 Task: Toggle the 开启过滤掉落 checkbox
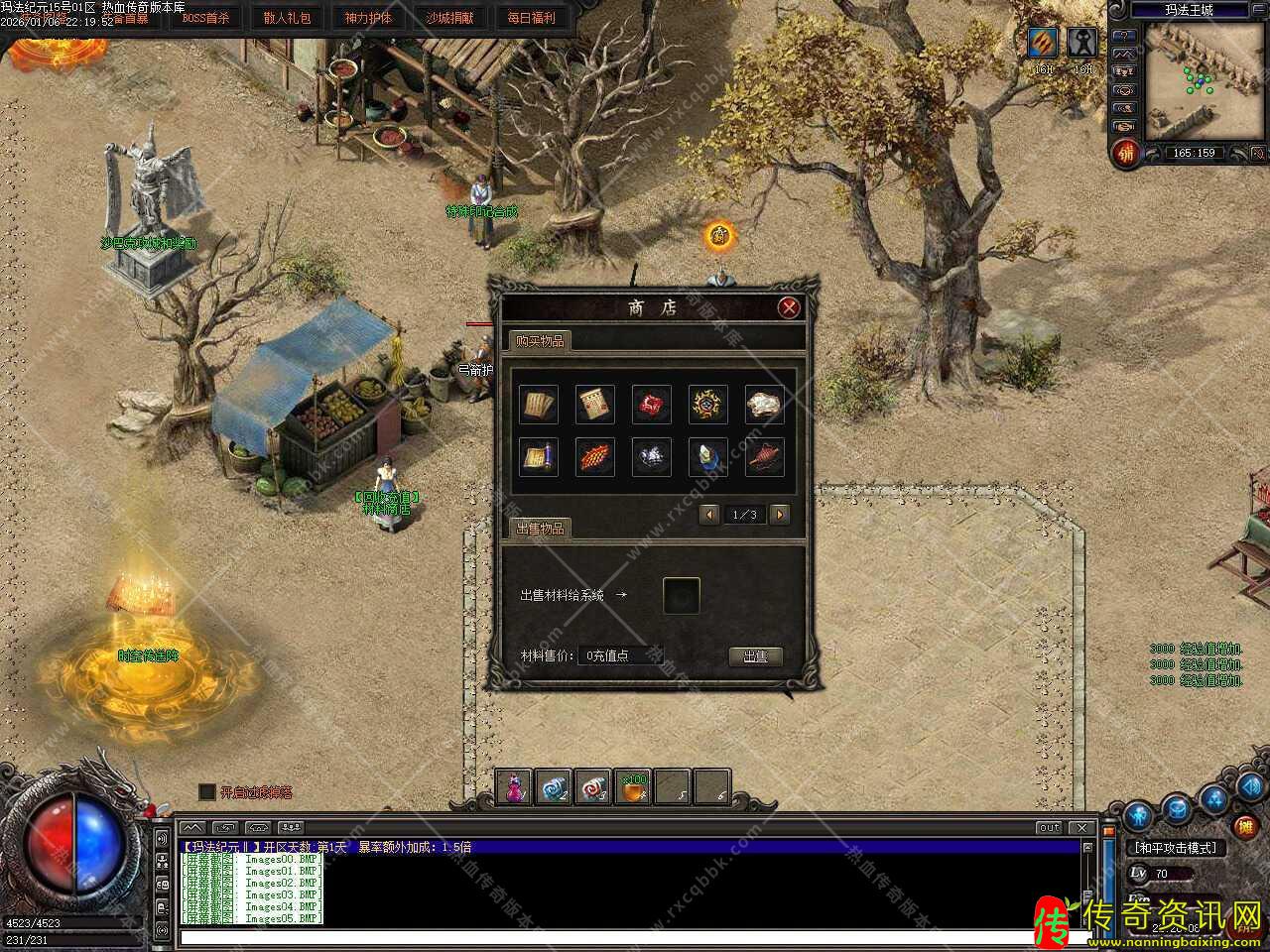(x=207, y=791)
